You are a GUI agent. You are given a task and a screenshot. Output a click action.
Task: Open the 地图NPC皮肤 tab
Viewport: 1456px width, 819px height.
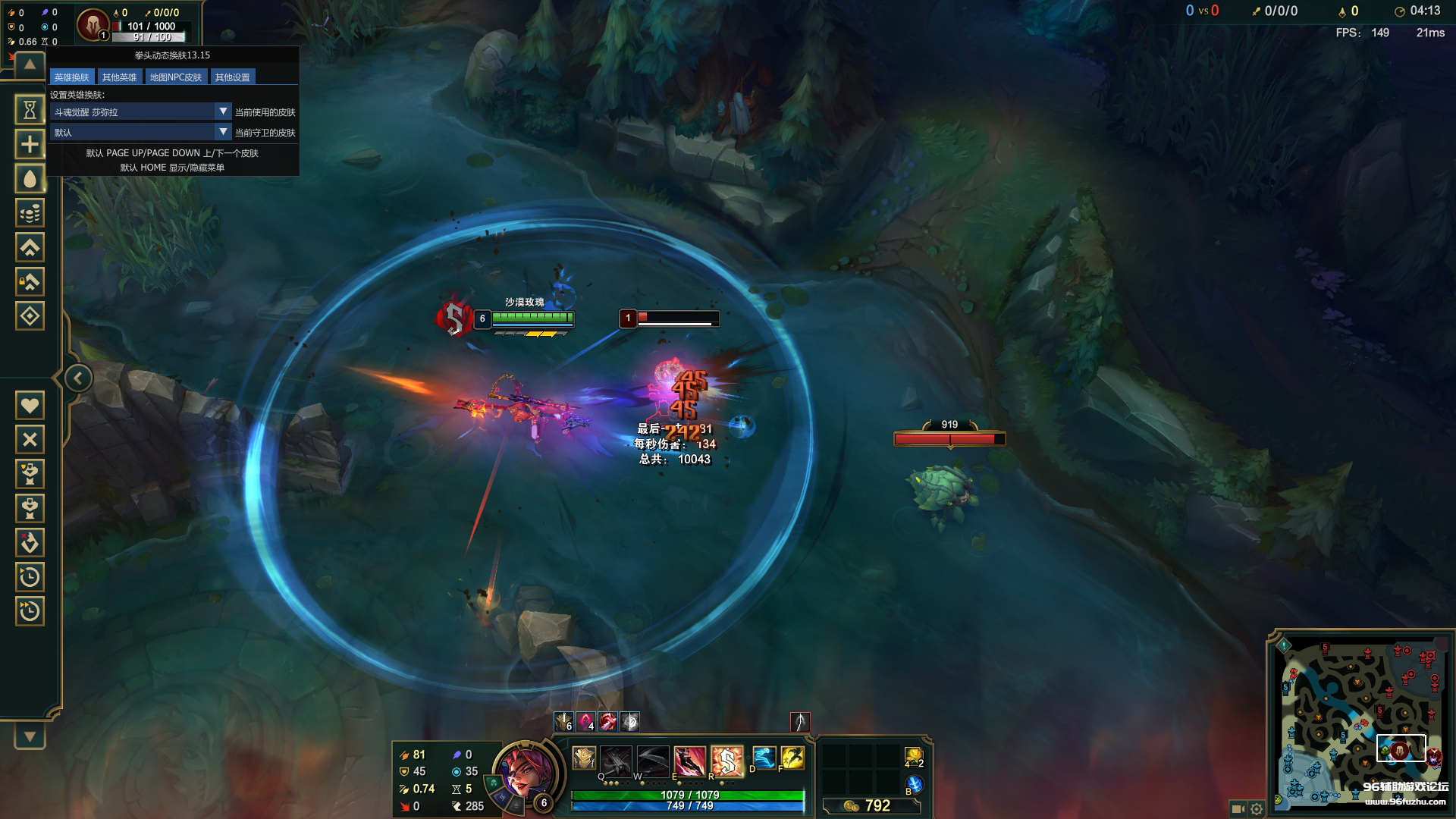click(x=175, y=77)
